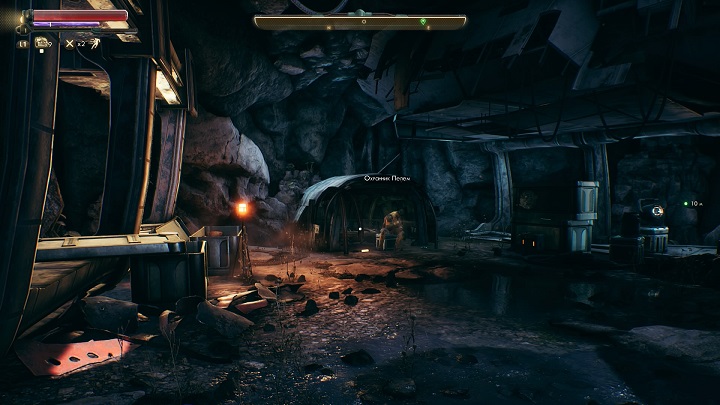This screenshot has height=405, width=720.
Task: Click the compass bar at the top
Action: pos(360,21)
